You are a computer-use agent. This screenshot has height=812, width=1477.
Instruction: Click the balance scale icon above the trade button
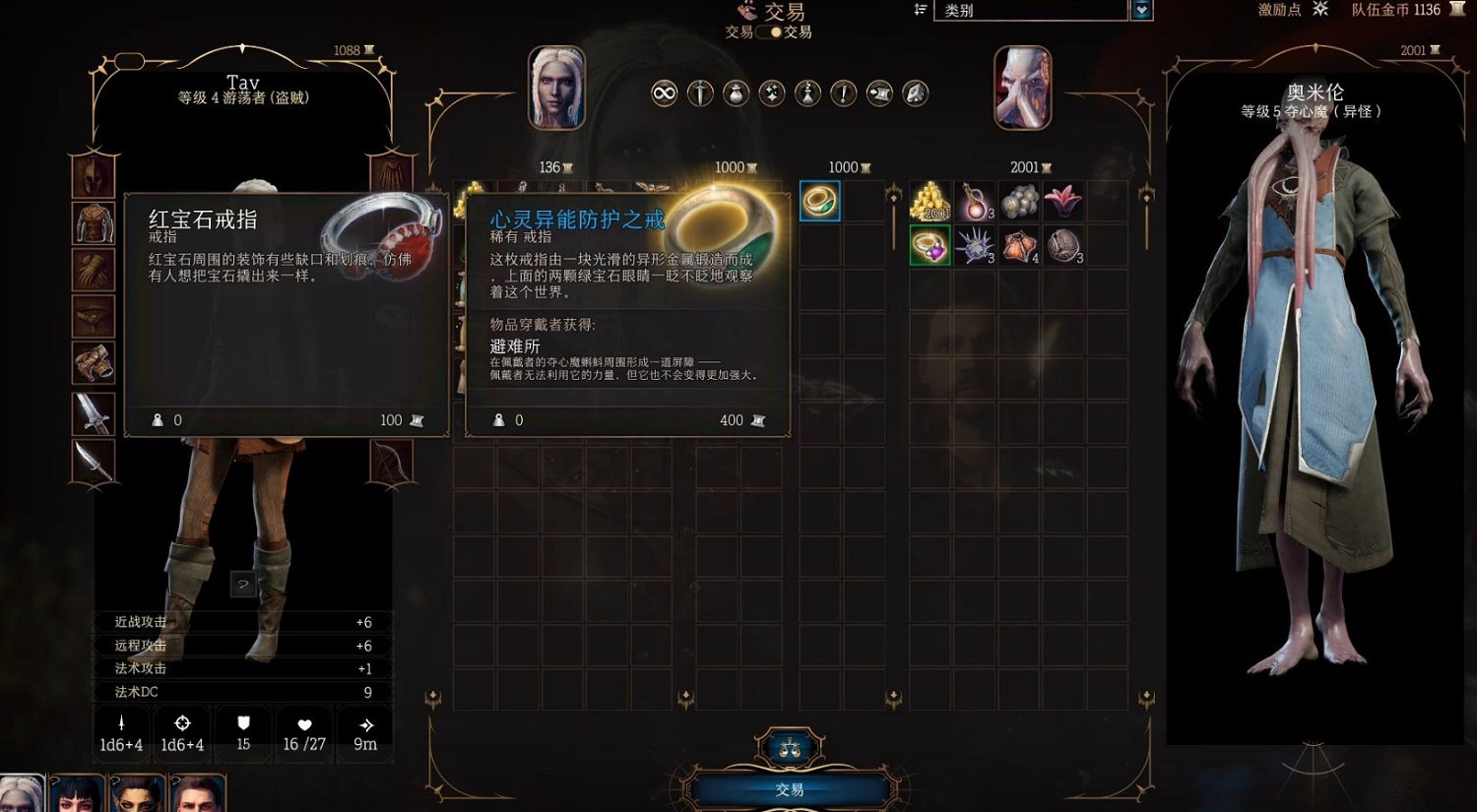[x=789, y=745]
